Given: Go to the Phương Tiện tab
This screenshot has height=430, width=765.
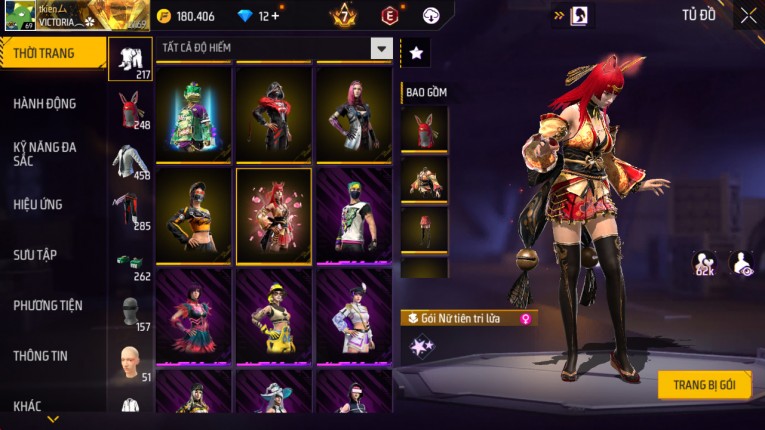Looking at the screenshot, I should (48, 305).
